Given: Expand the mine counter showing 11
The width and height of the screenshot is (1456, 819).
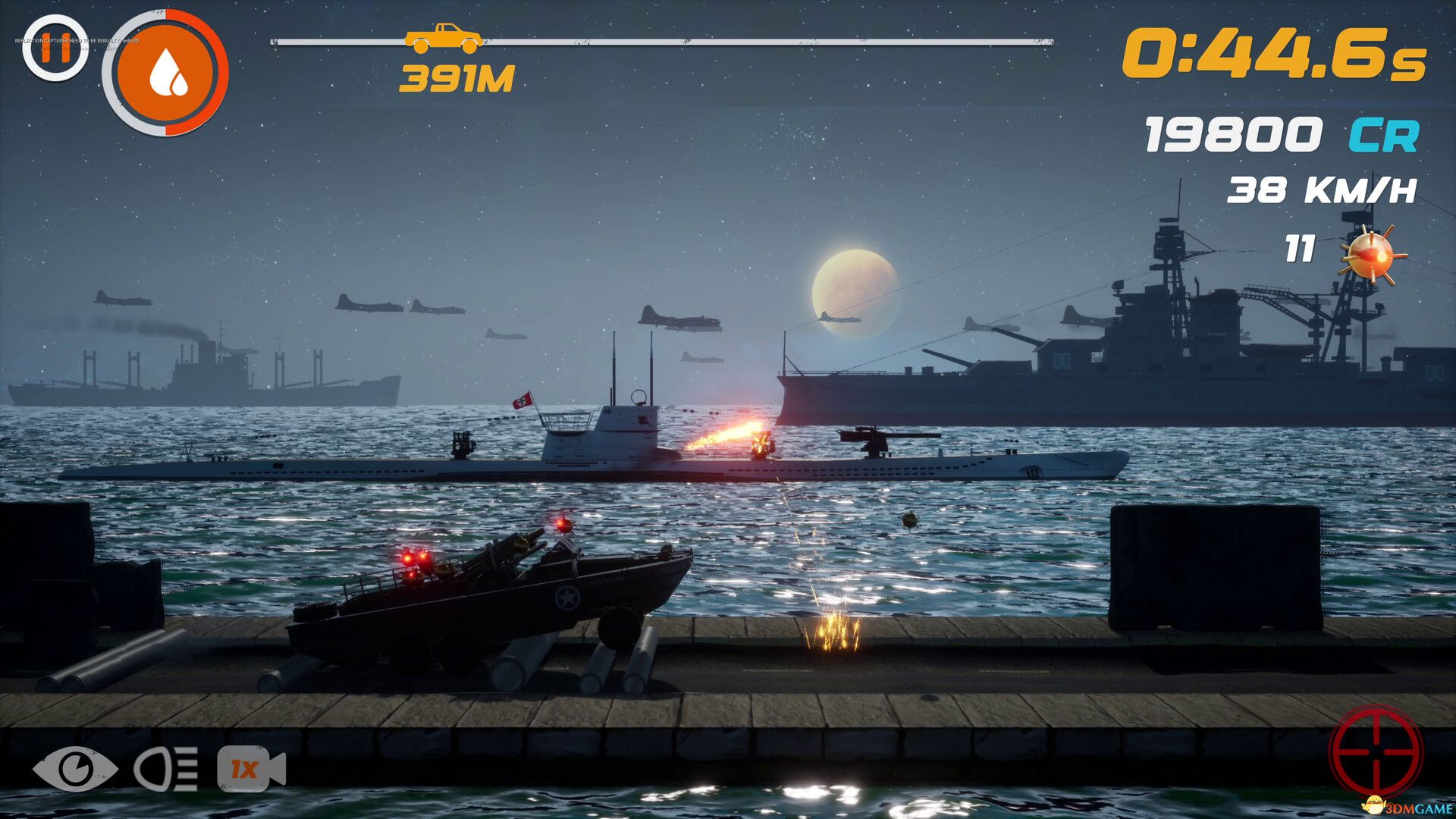Looking at the screenshot, I should point(1298,249).
